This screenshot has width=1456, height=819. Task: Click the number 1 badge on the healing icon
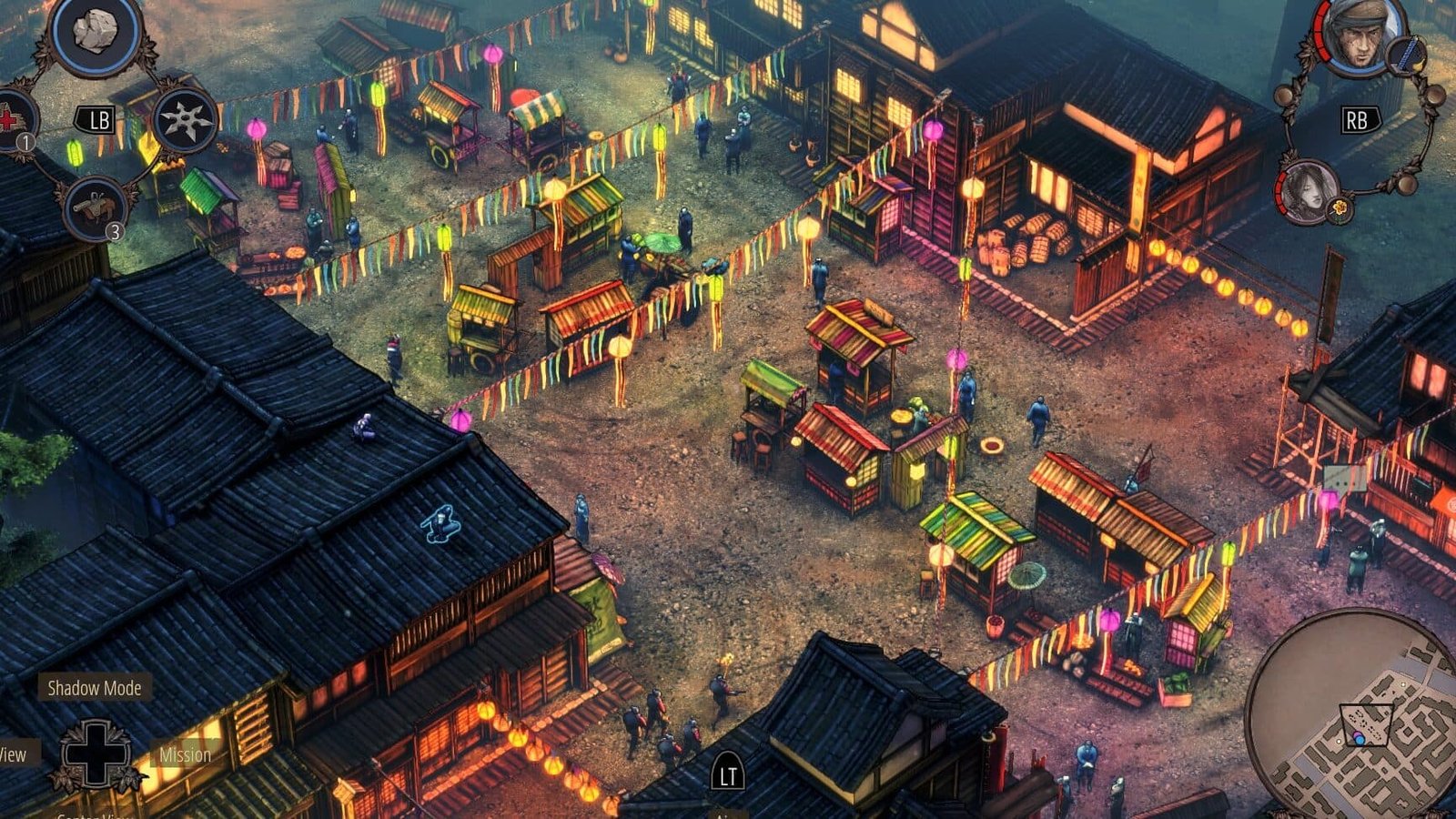(x=25, y=142)
